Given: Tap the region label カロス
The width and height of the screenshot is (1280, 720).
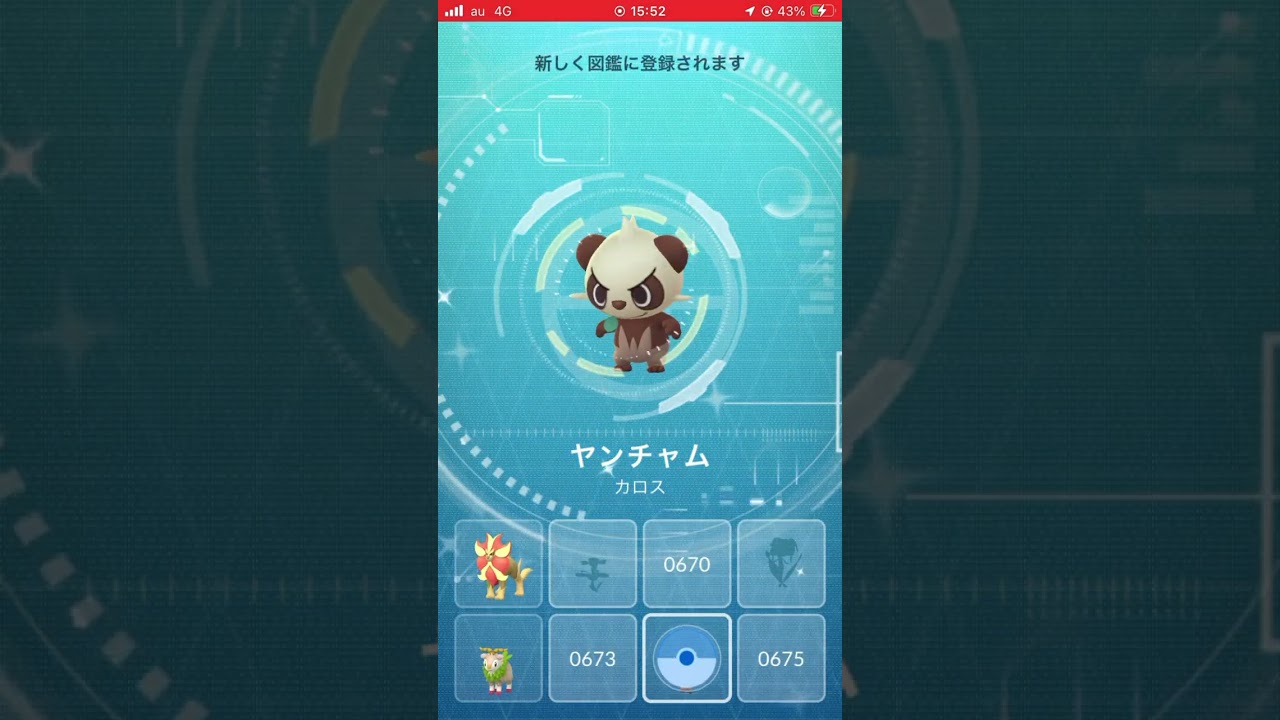Looking at the screenshot, I should 640,487.
